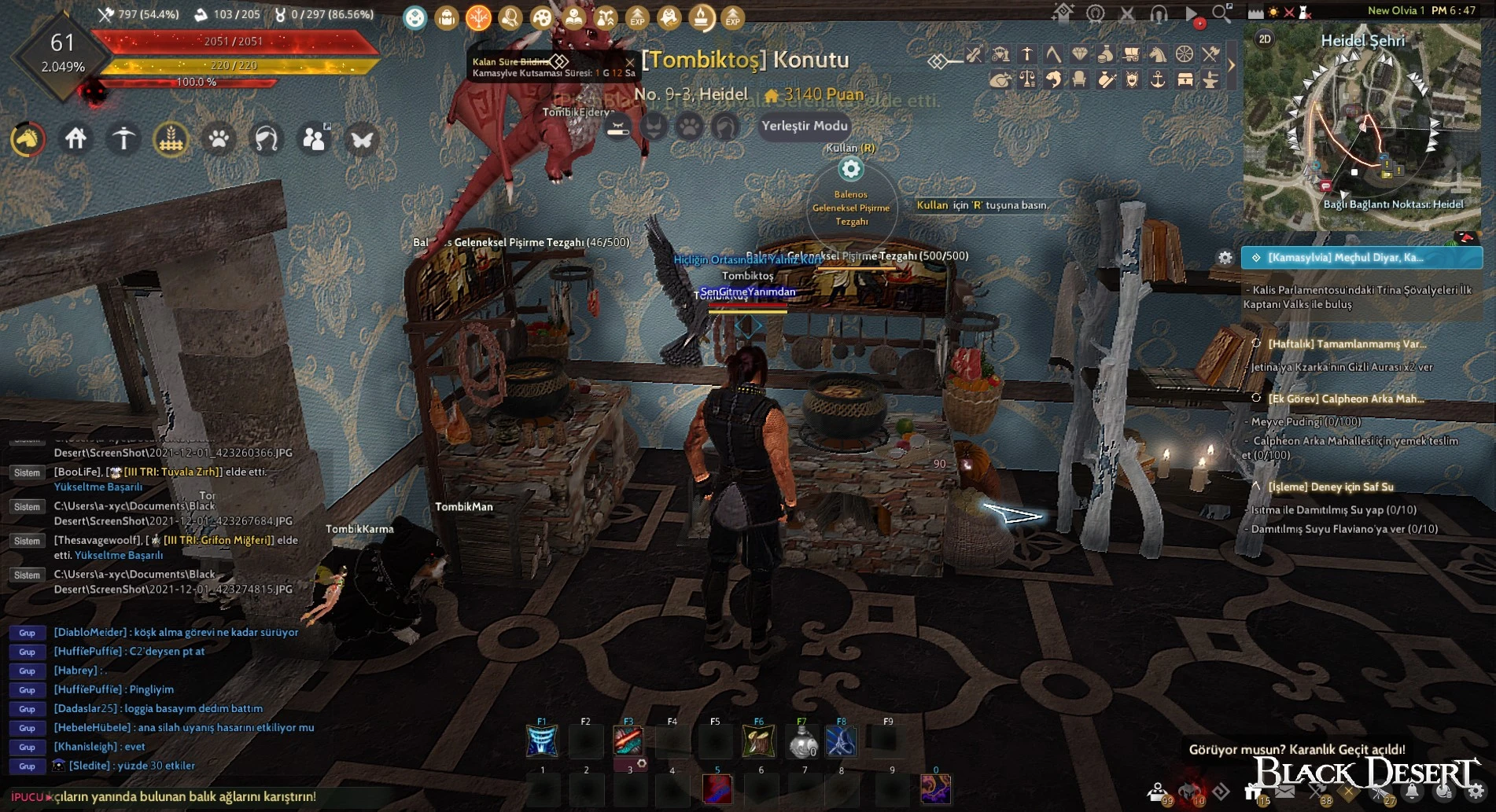The width and height of the screenshot is (1496, 812).
Task: Select the diamond gem icon in the skill grid
Action: 1080,54
